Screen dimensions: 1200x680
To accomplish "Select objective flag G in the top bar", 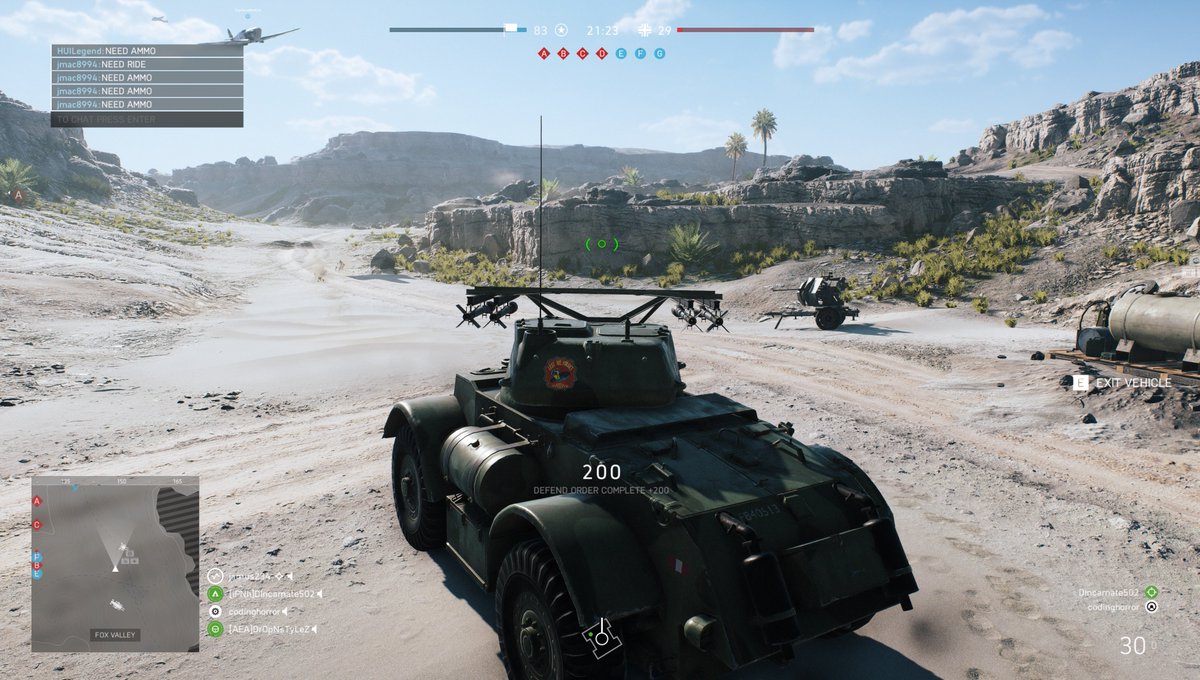I will click(659, 53).
